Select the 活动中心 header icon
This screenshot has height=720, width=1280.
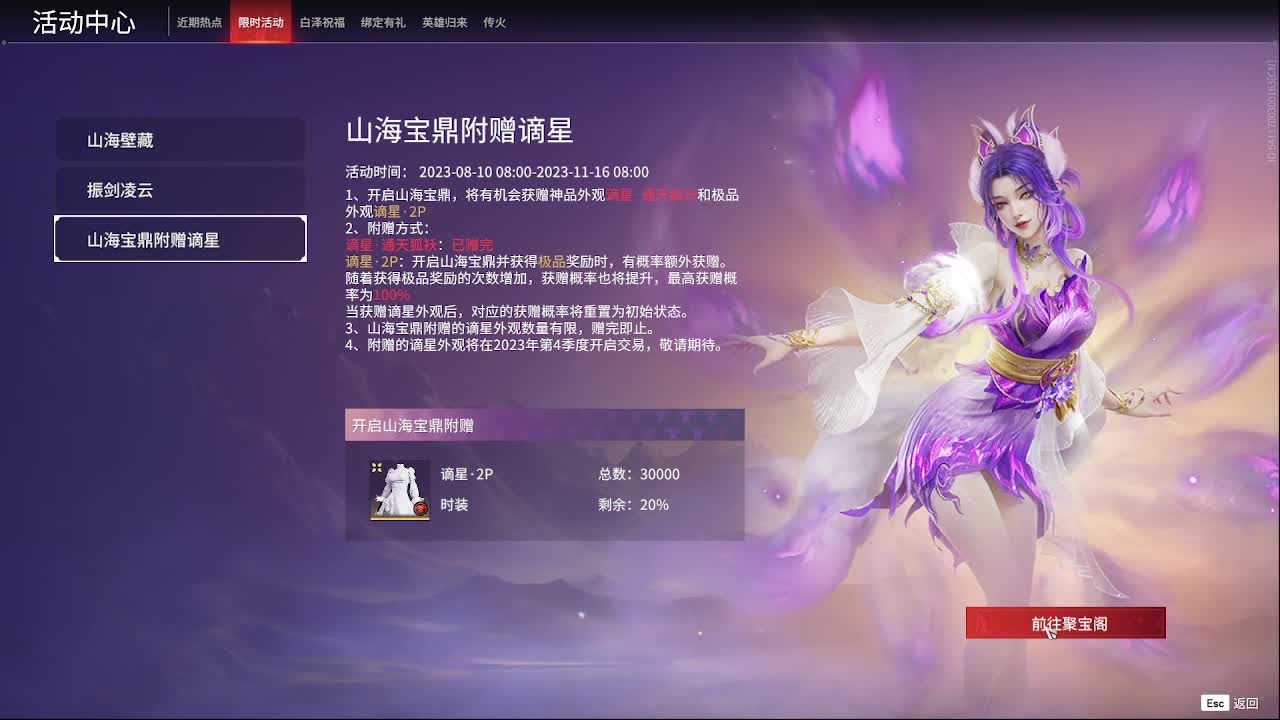pyautogui.click(x=83, y=21)
